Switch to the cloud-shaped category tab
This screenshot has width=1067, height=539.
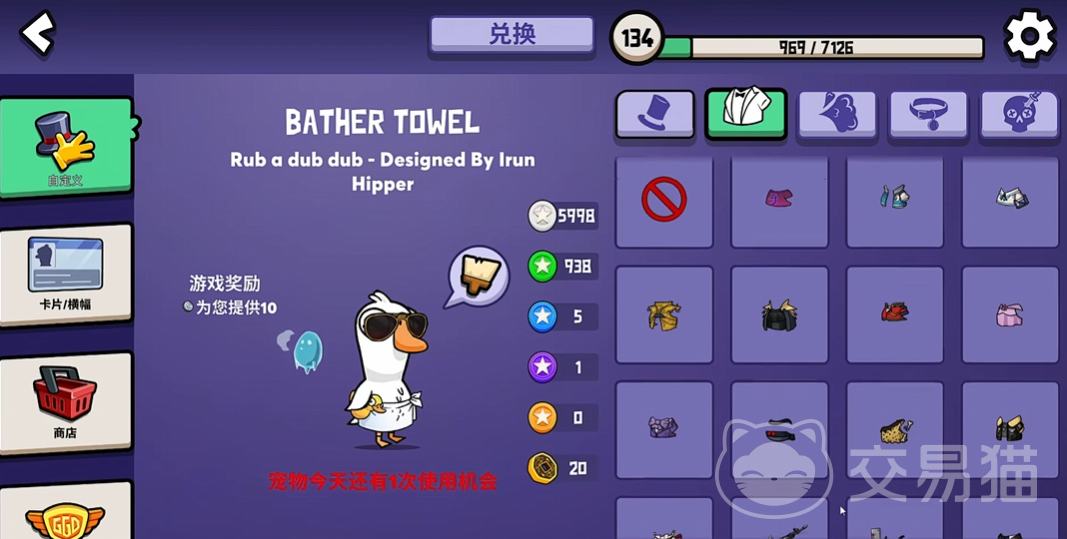tap(837, 114)
